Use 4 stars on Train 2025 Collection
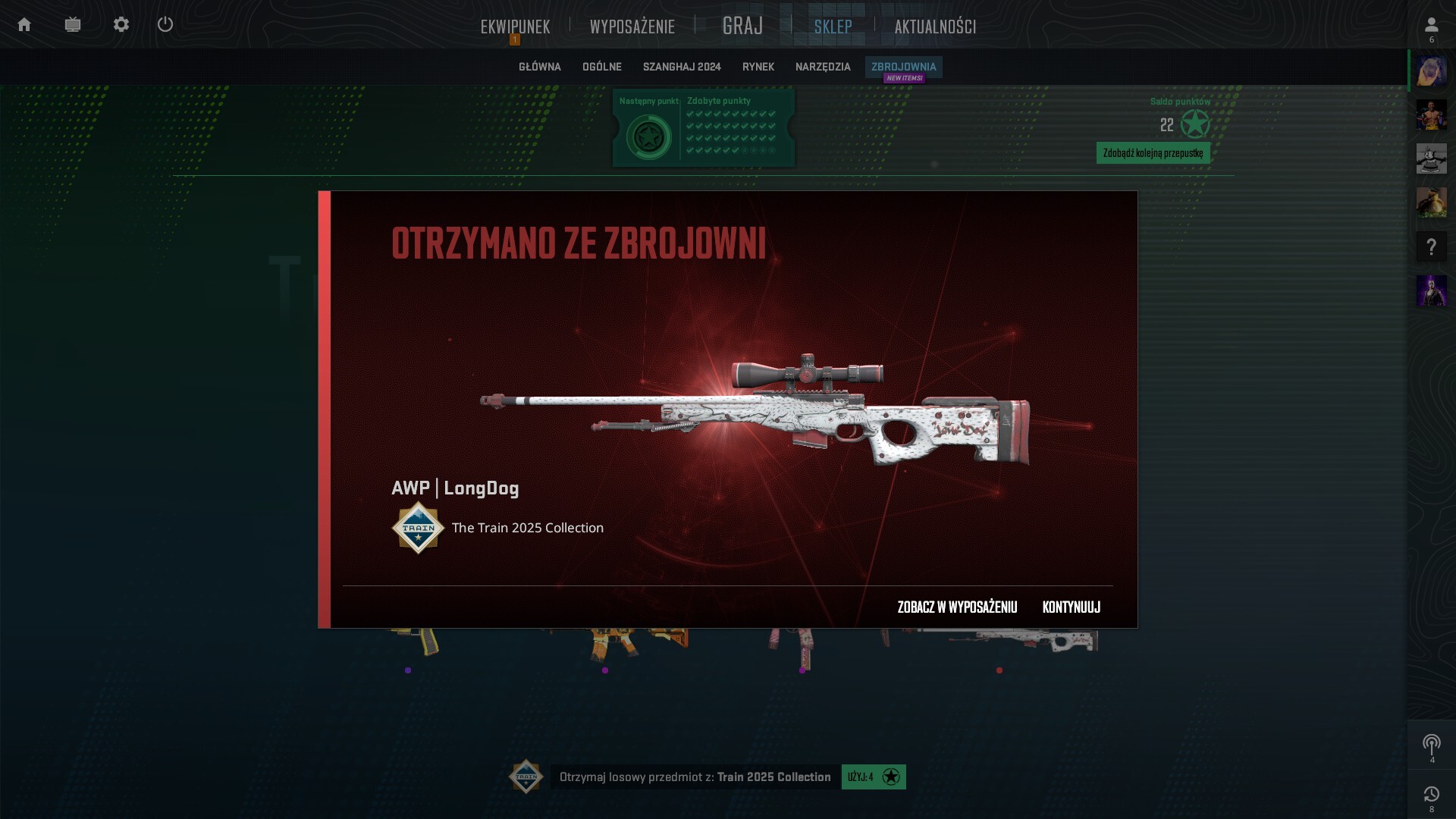This screenshot has height=819, width=1456. (874, 777)
